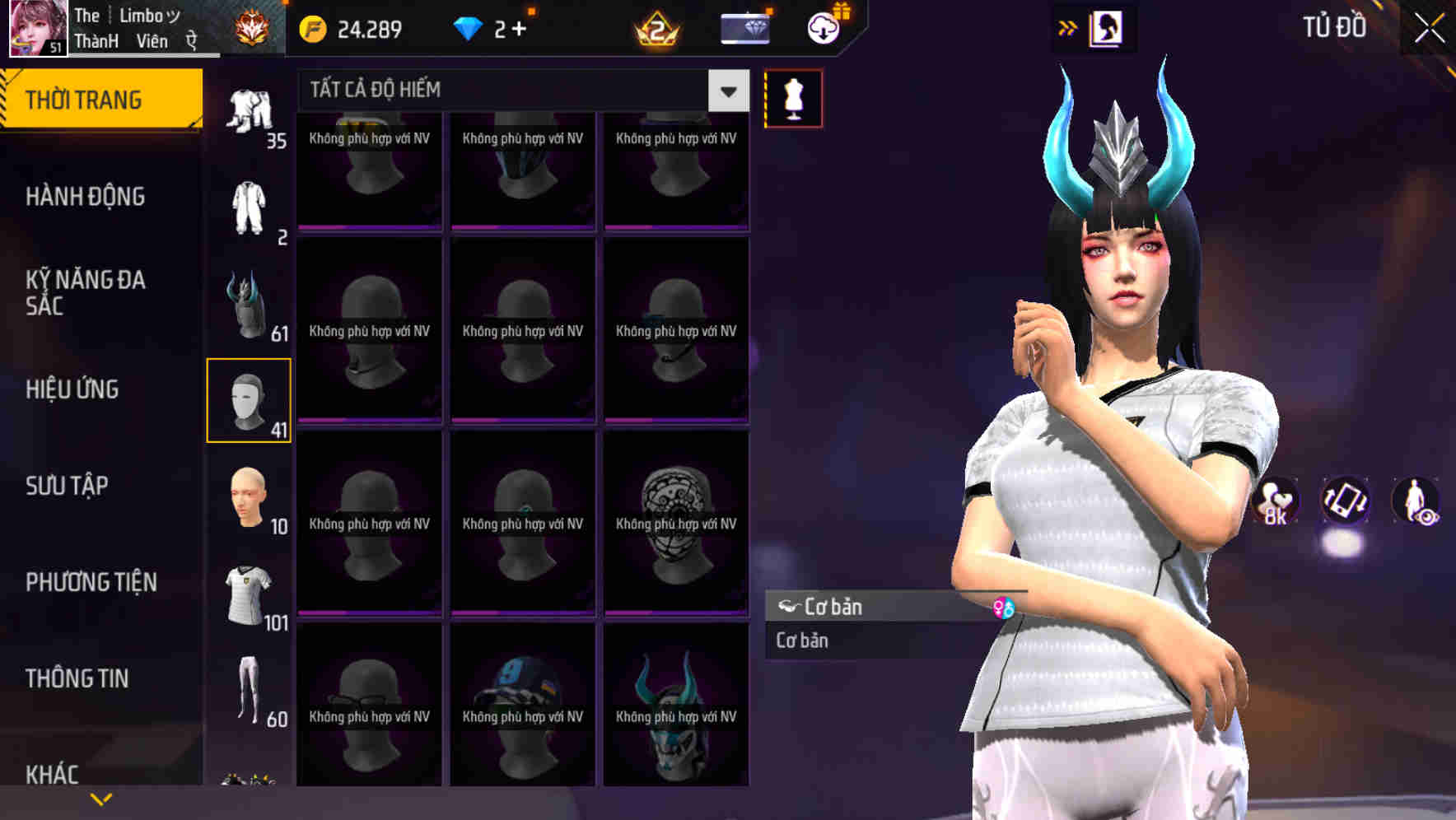This screenshot has height=820, width=1456.
Task: Switch to the HIỆU ỨNG tab
Action: [72, 388]
